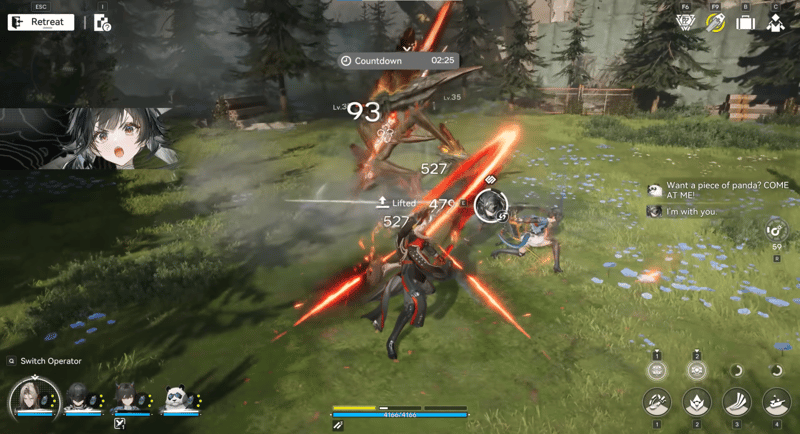Activate the first operator's battle skill

tap(657, 403)
